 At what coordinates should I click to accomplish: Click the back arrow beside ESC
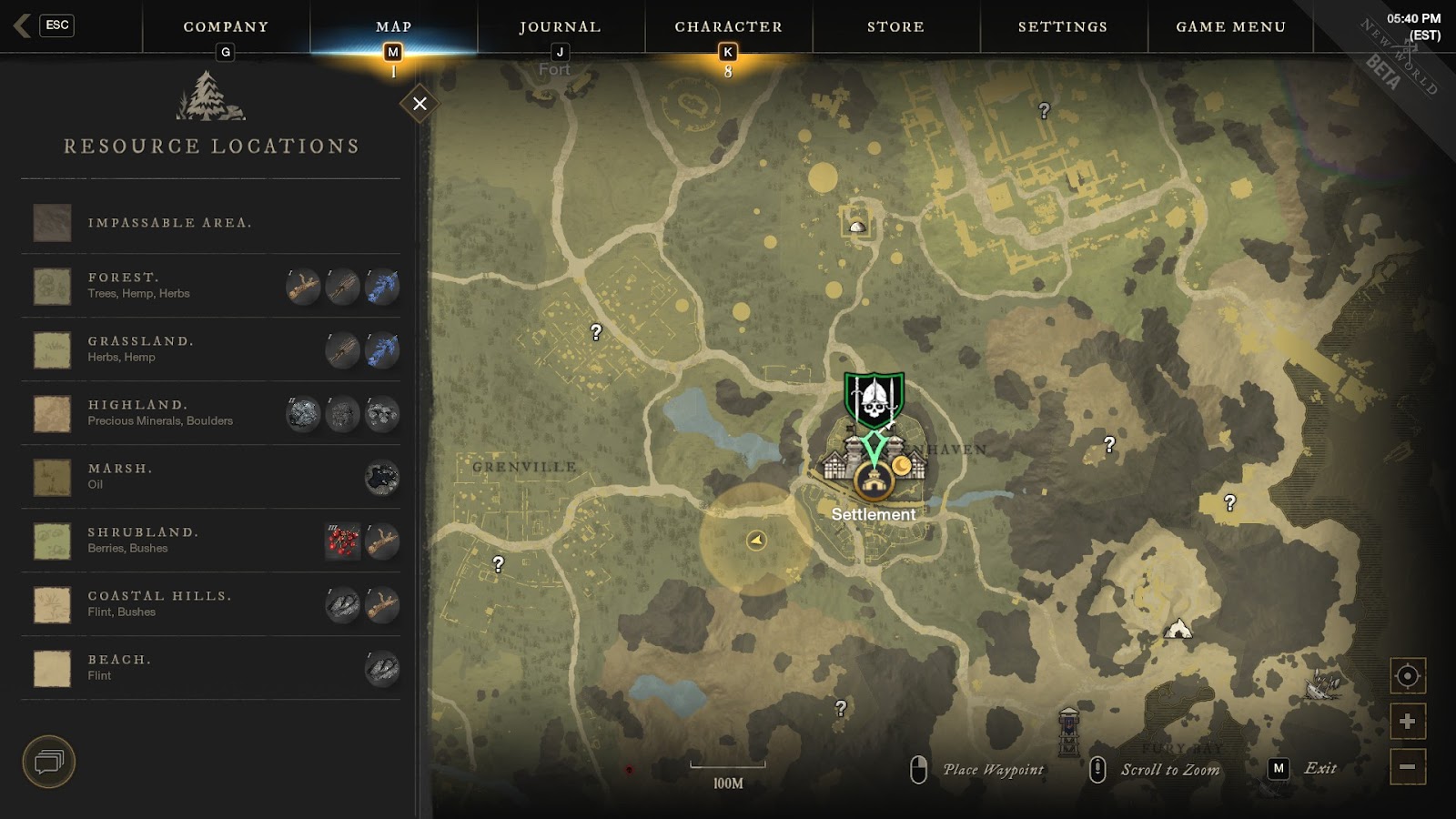[x=23, y=25]
